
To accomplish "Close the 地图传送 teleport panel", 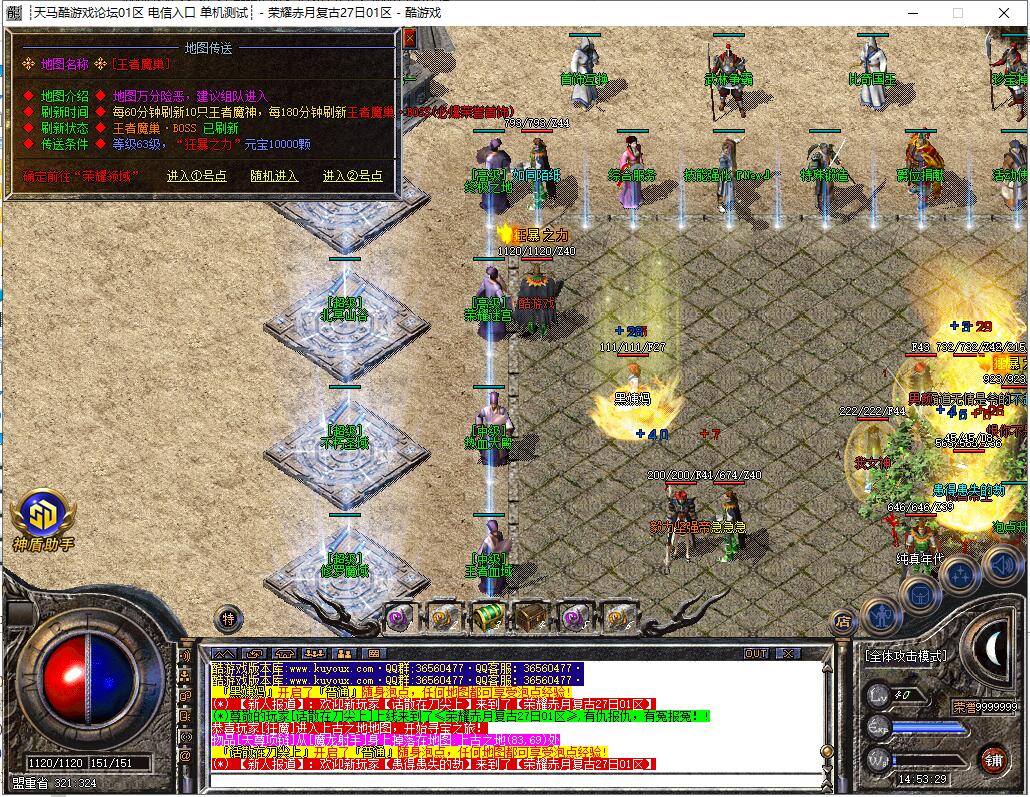I will click(x=409, y=38).
